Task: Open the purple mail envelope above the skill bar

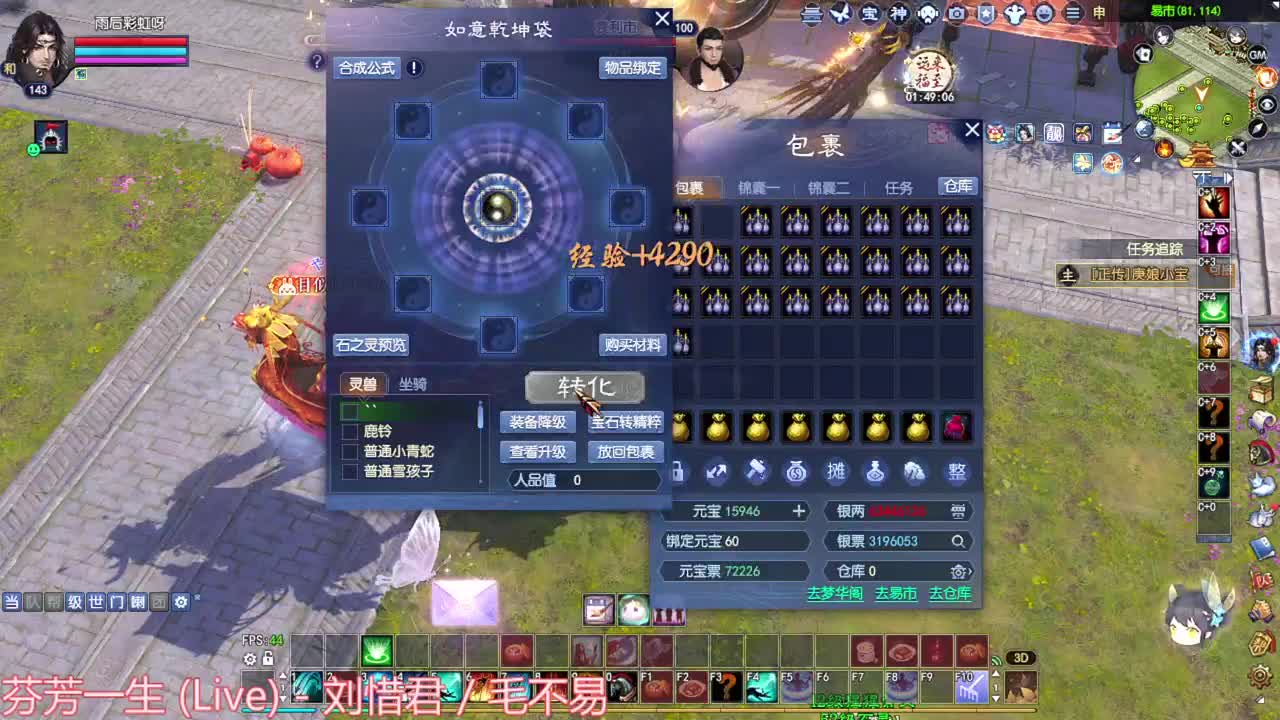Action: tap(463, 600)
